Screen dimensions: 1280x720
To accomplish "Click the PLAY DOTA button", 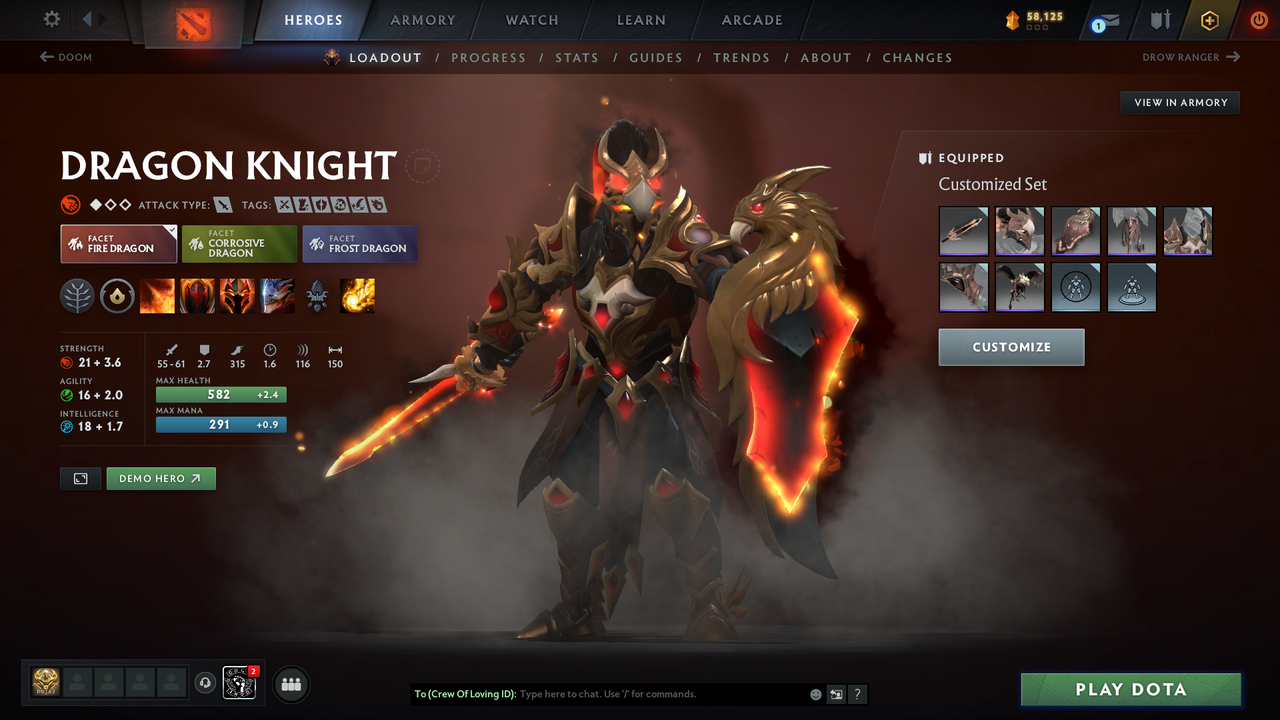I will click(x=1130, y=689).
